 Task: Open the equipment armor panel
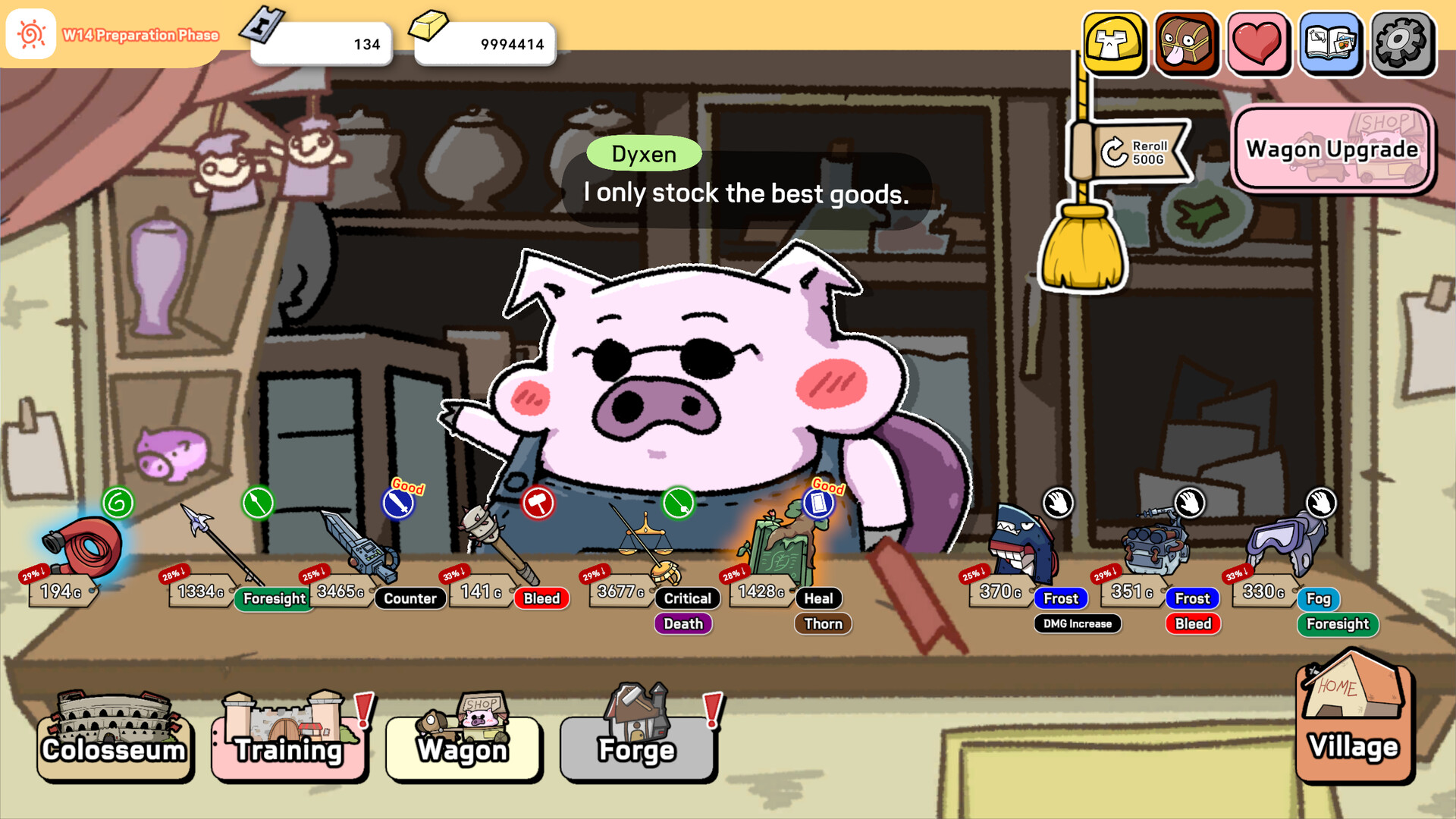tap(1113, 43)
